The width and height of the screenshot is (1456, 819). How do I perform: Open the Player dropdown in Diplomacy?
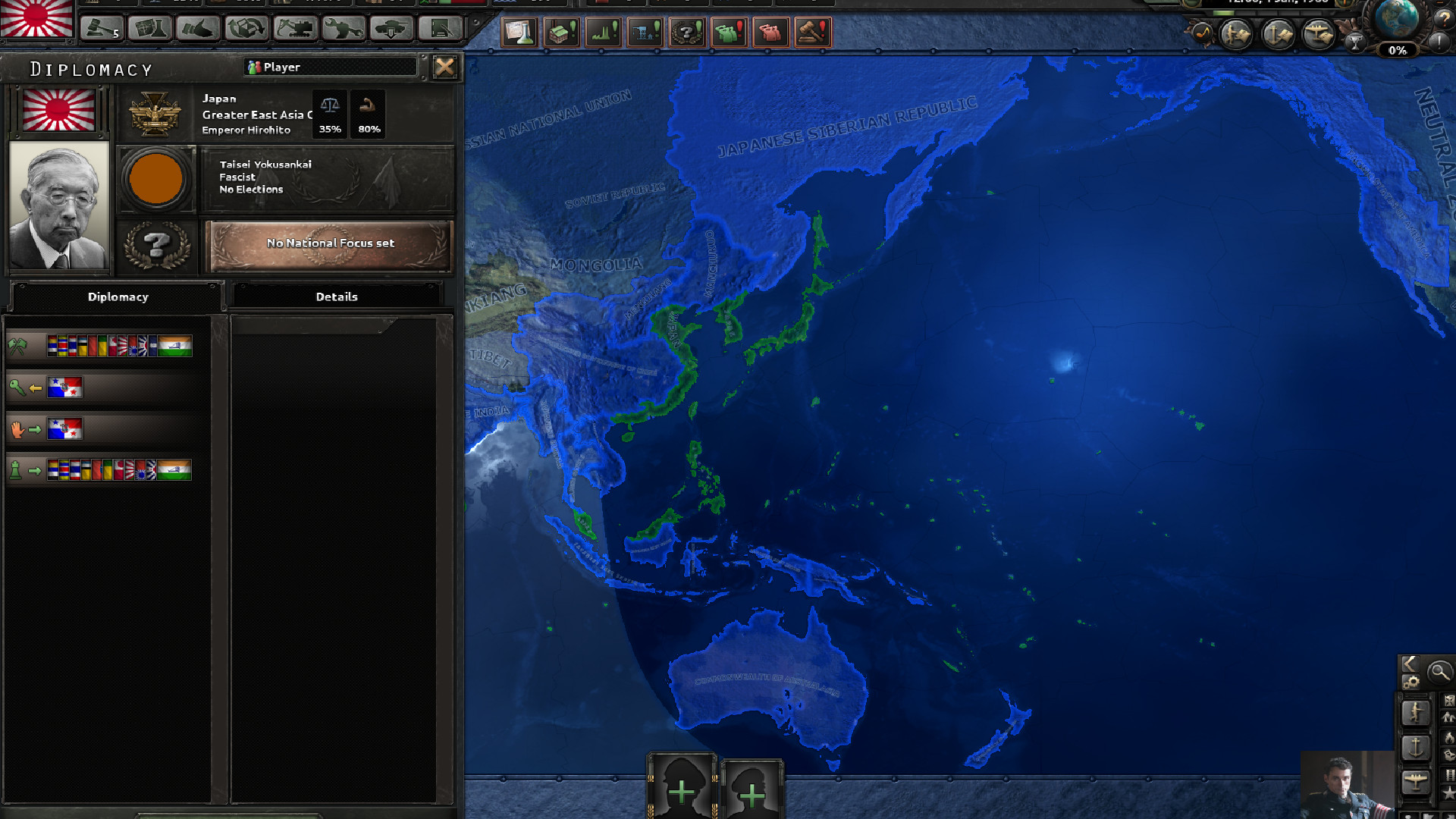pos(331,67)
